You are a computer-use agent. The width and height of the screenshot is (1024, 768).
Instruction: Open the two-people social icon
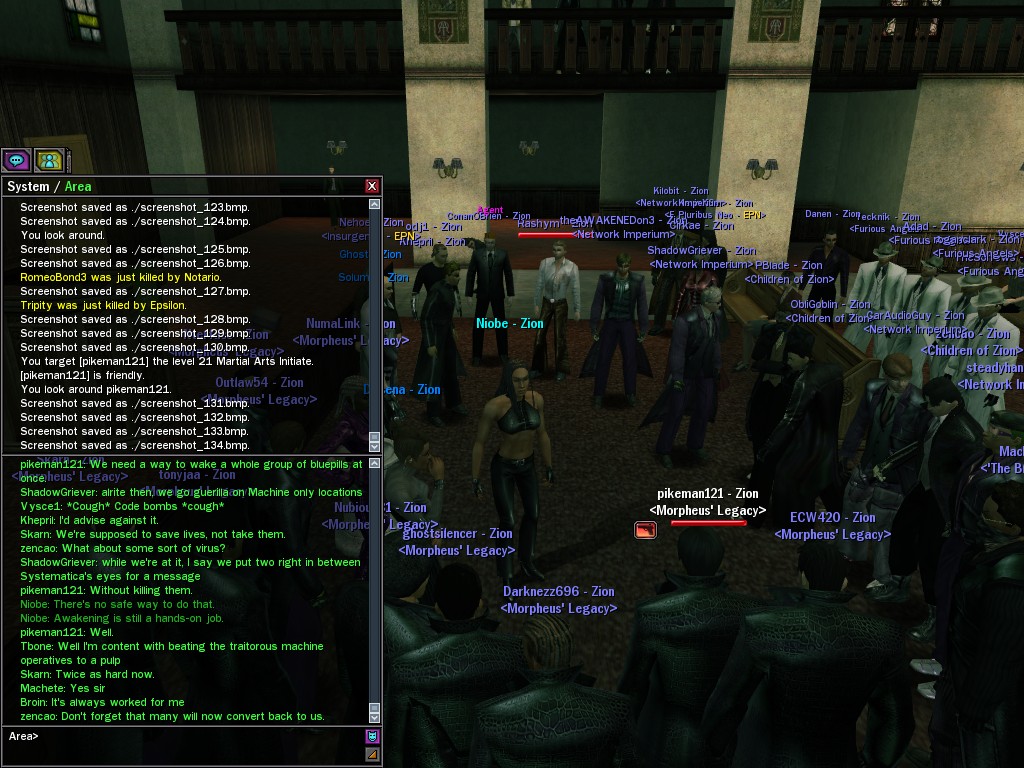[x=49, y=160]
